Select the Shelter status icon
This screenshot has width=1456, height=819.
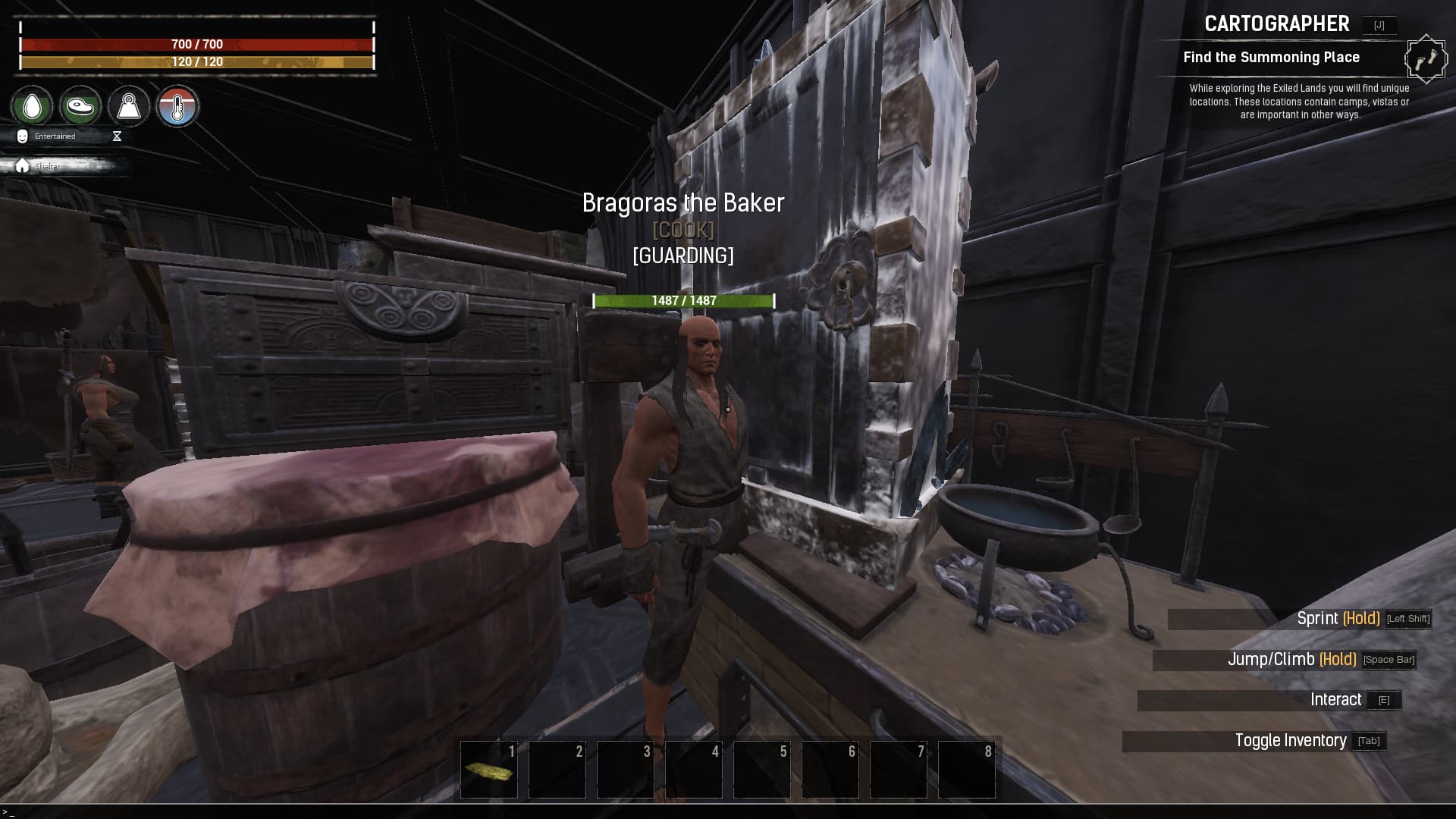pyautogui.click(x=21, y=164)
